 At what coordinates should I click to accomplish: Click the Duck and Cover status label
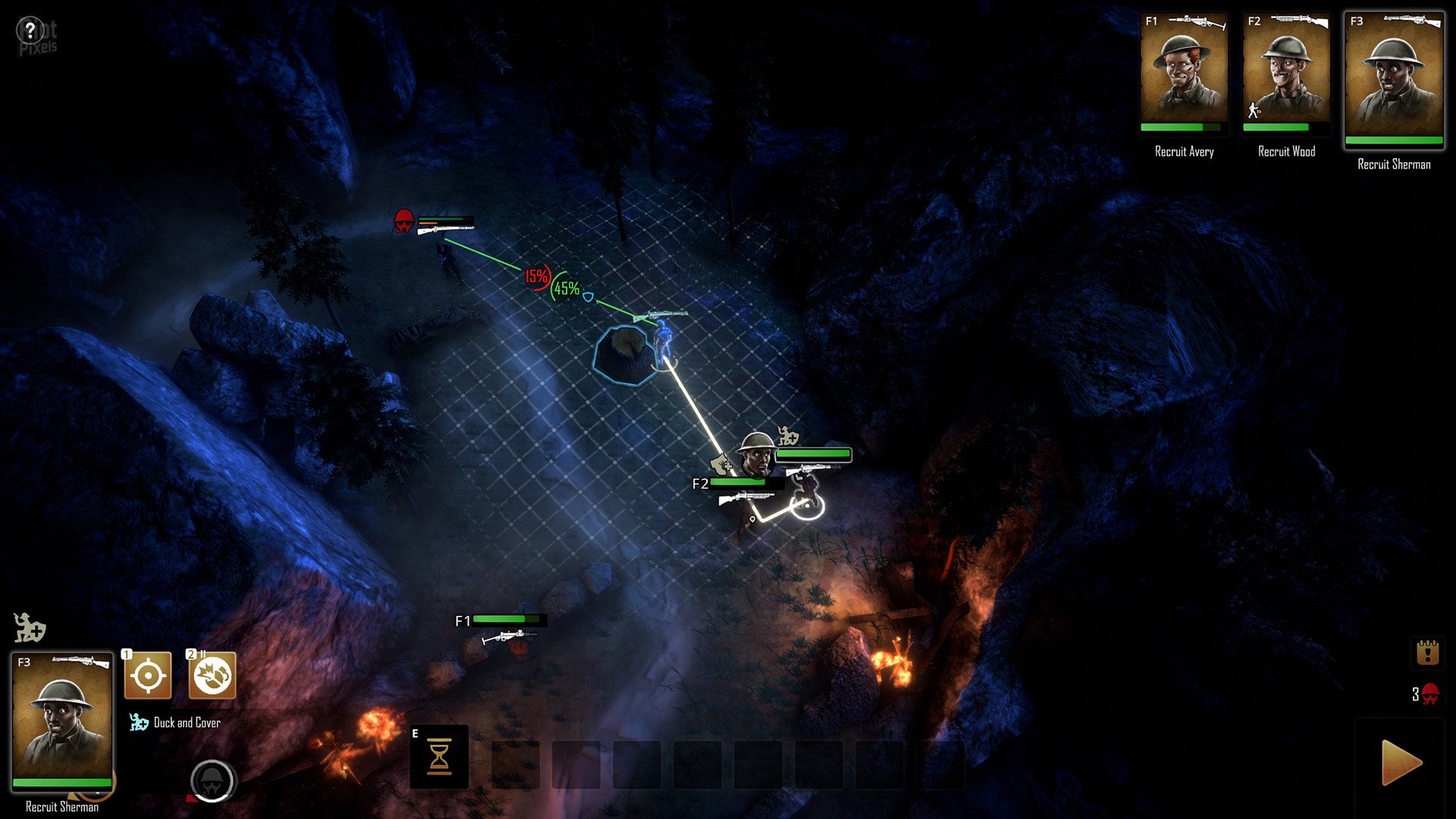[187, 723]
